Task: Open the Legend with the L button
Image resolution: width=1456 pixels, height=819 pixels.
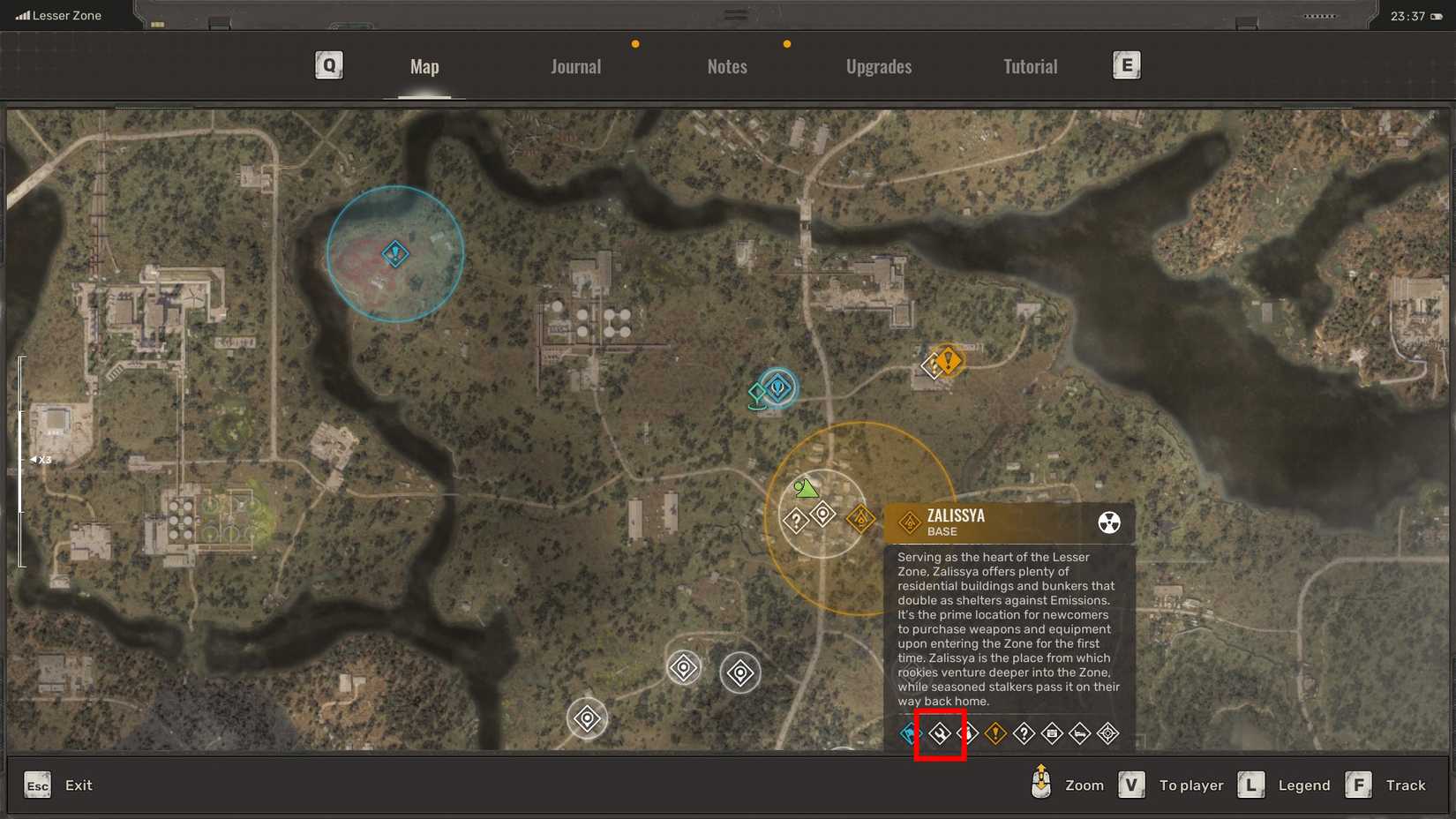Action: (1250, 785)
